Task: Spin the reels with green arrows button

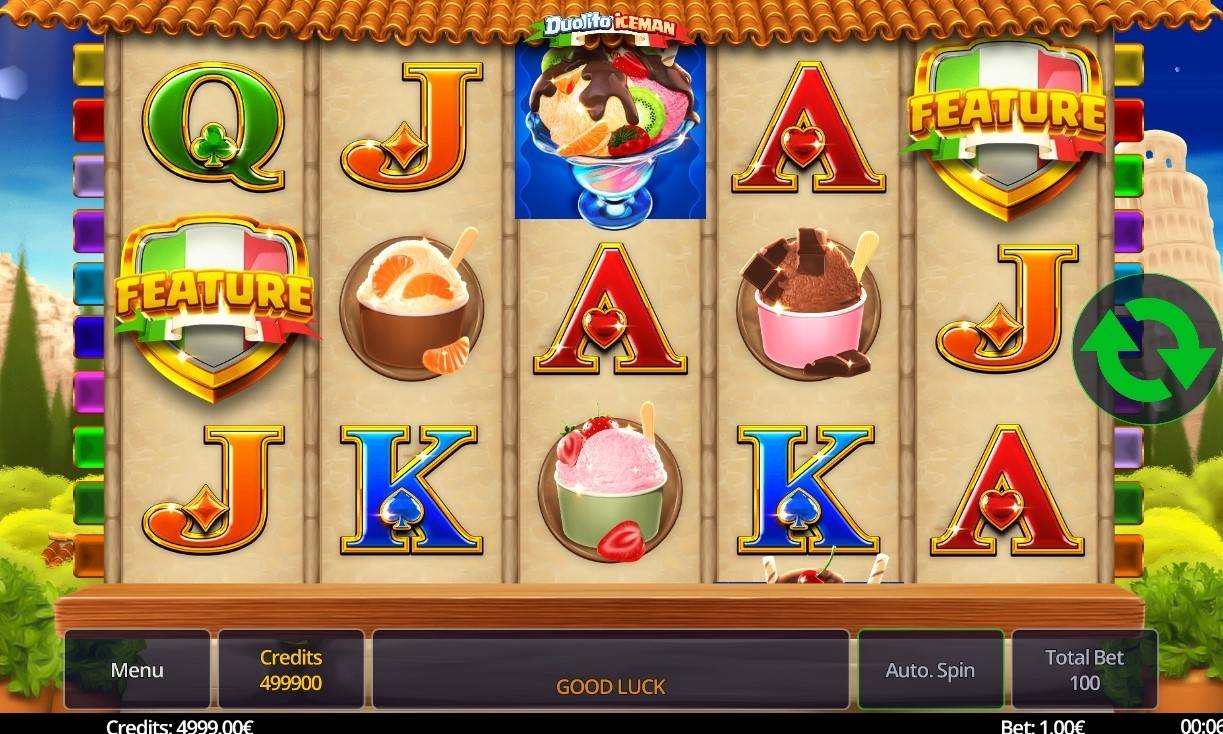Action: pyautogui.click(x=1148, y=350)
